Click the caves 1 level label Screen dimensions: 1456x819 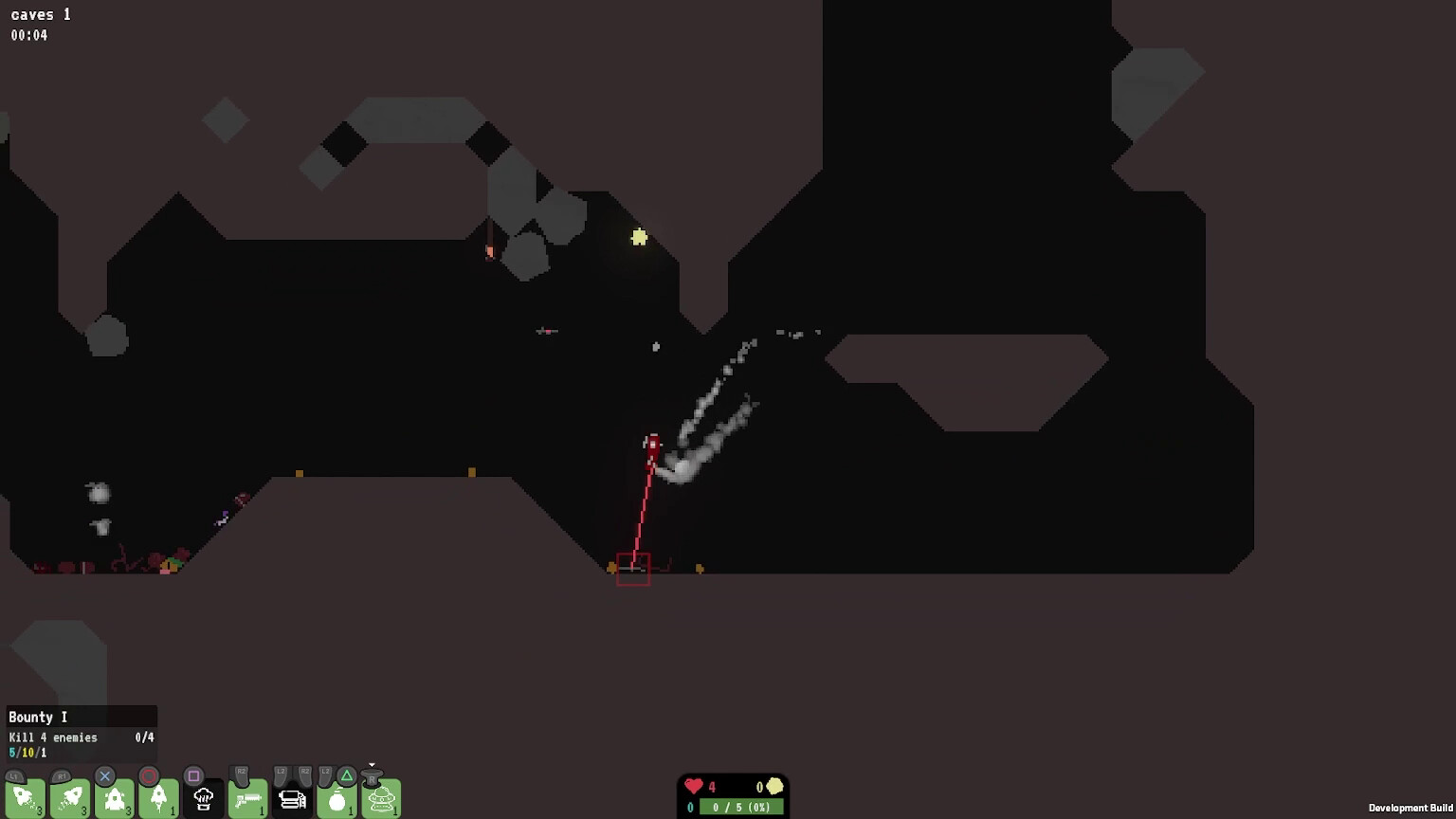pos(40,14)
